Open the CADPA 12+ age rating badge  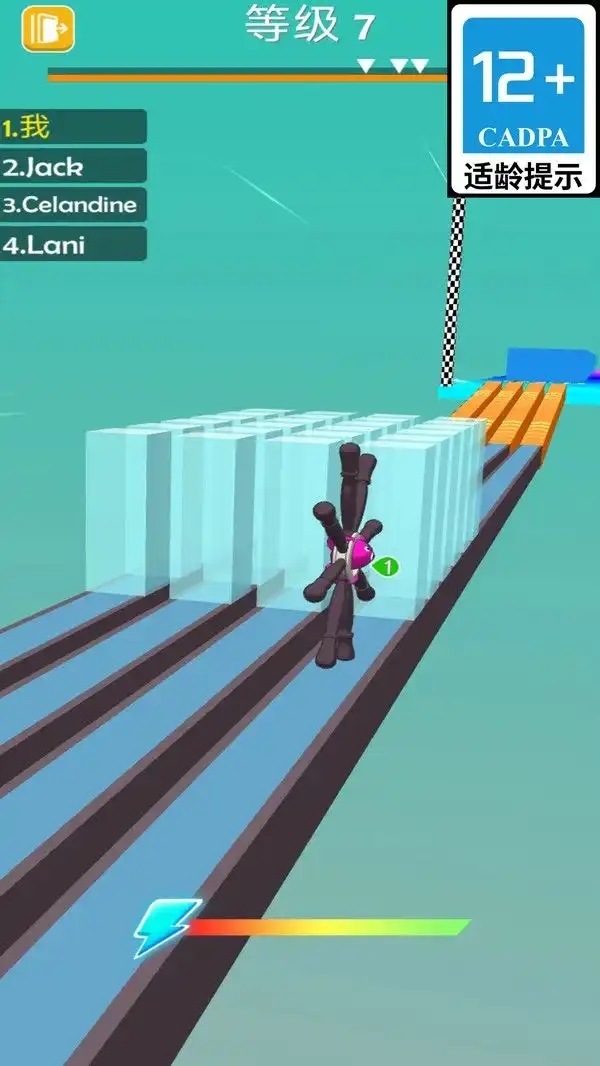pyautogui.click(x=523, y=99)
